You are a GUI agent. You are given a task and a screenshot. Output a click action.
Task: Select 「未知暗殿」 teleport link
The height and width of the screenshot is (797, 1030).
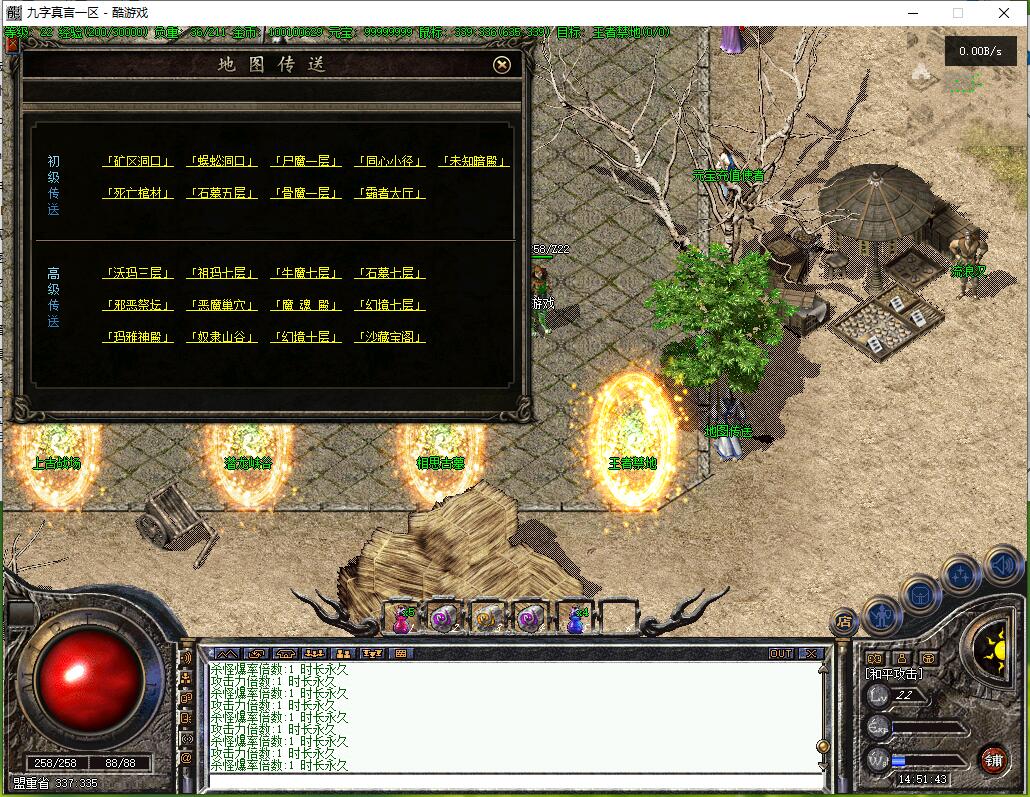(473, 161)
